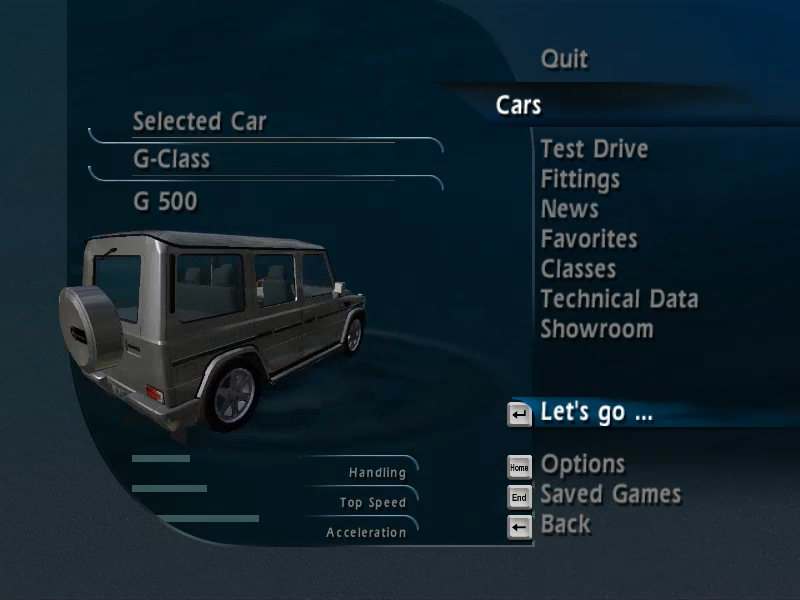The height and width of the screenshot is (600, 800).
Task: View the Technical Data page
Action: 619,299
